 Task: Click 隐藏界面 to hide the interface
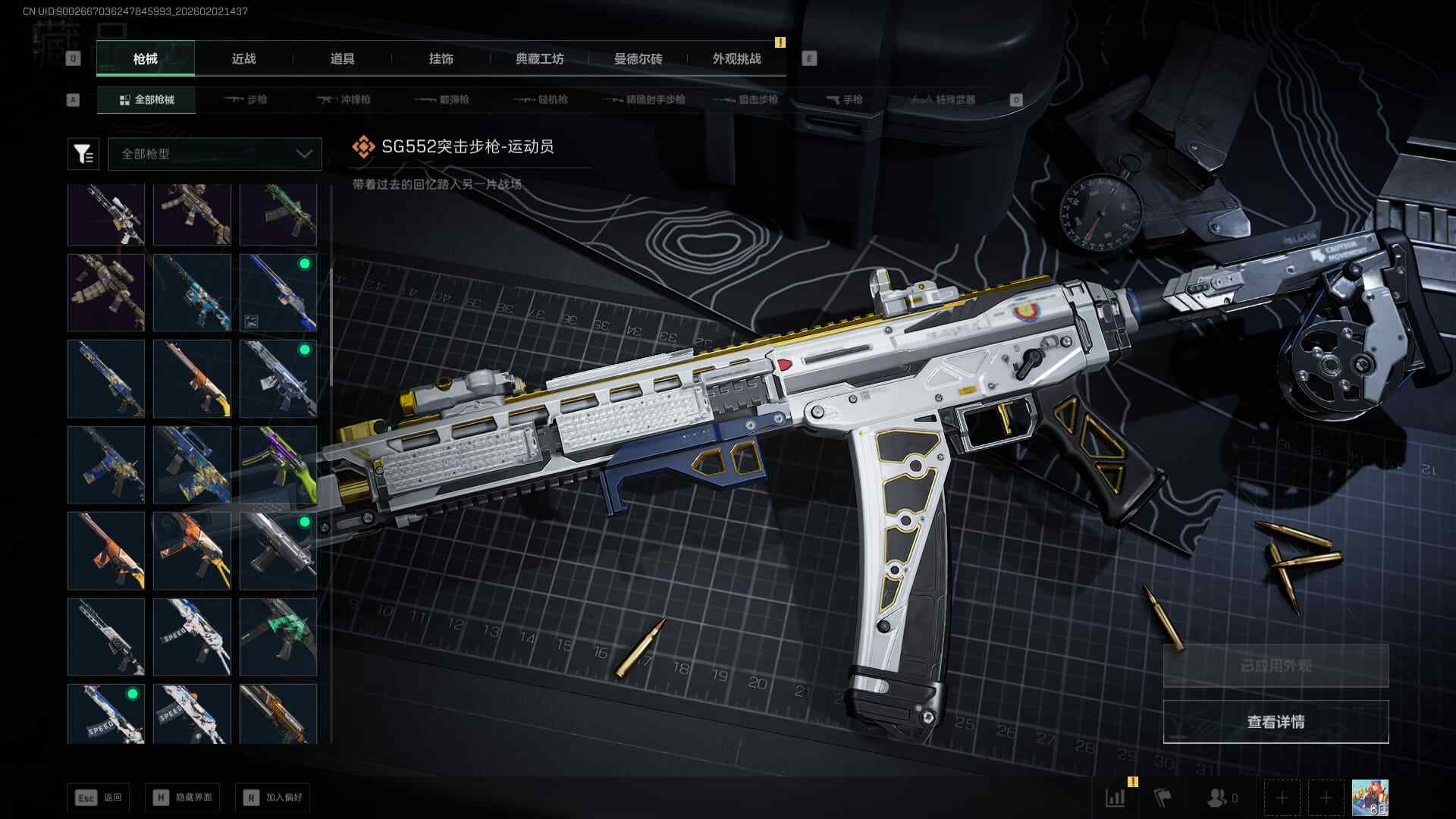click(184, 798)
